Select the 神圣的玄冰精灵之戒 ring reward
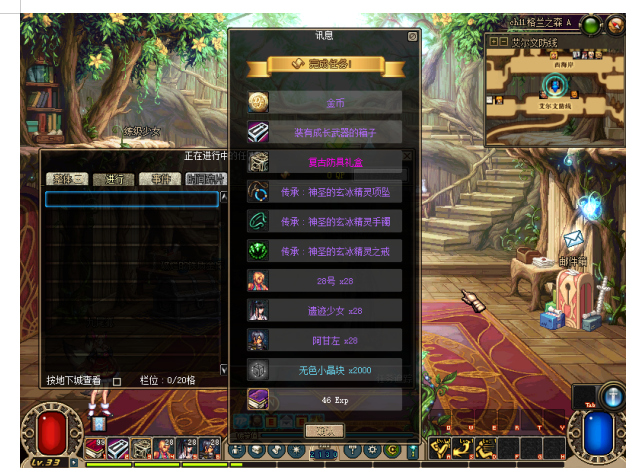Screen dimensions: 626x468 pyautogui.click(x=334, y=251)
